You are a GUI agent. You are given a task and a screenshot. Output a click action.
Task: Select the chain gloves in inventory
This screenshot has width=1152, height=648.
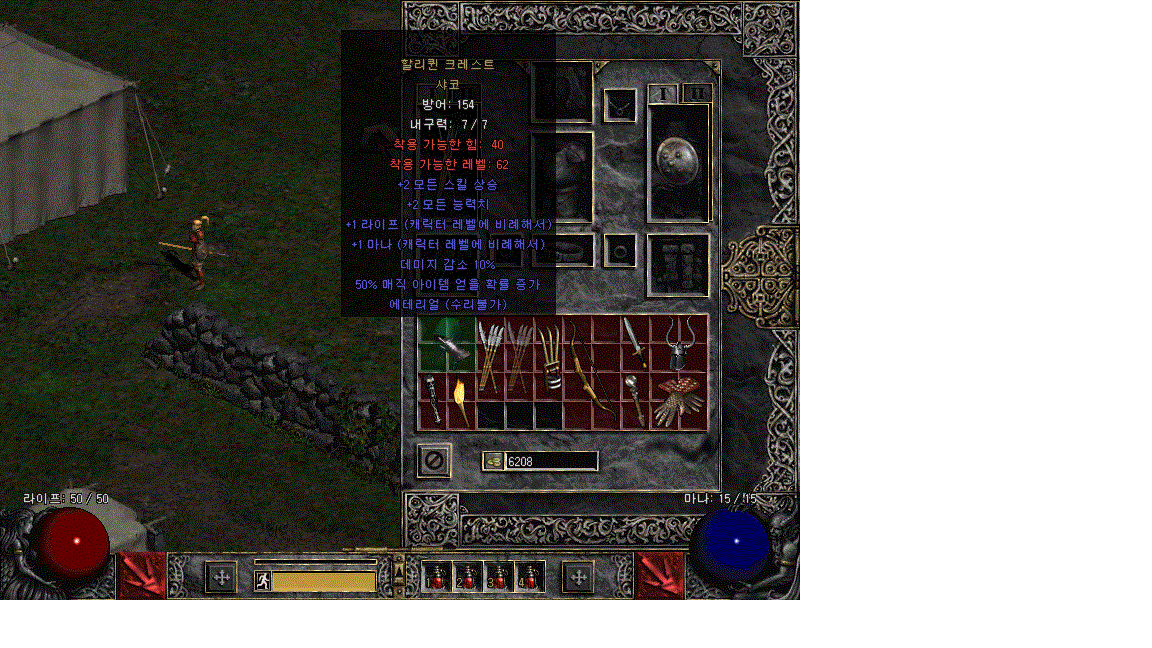[679, 401]
